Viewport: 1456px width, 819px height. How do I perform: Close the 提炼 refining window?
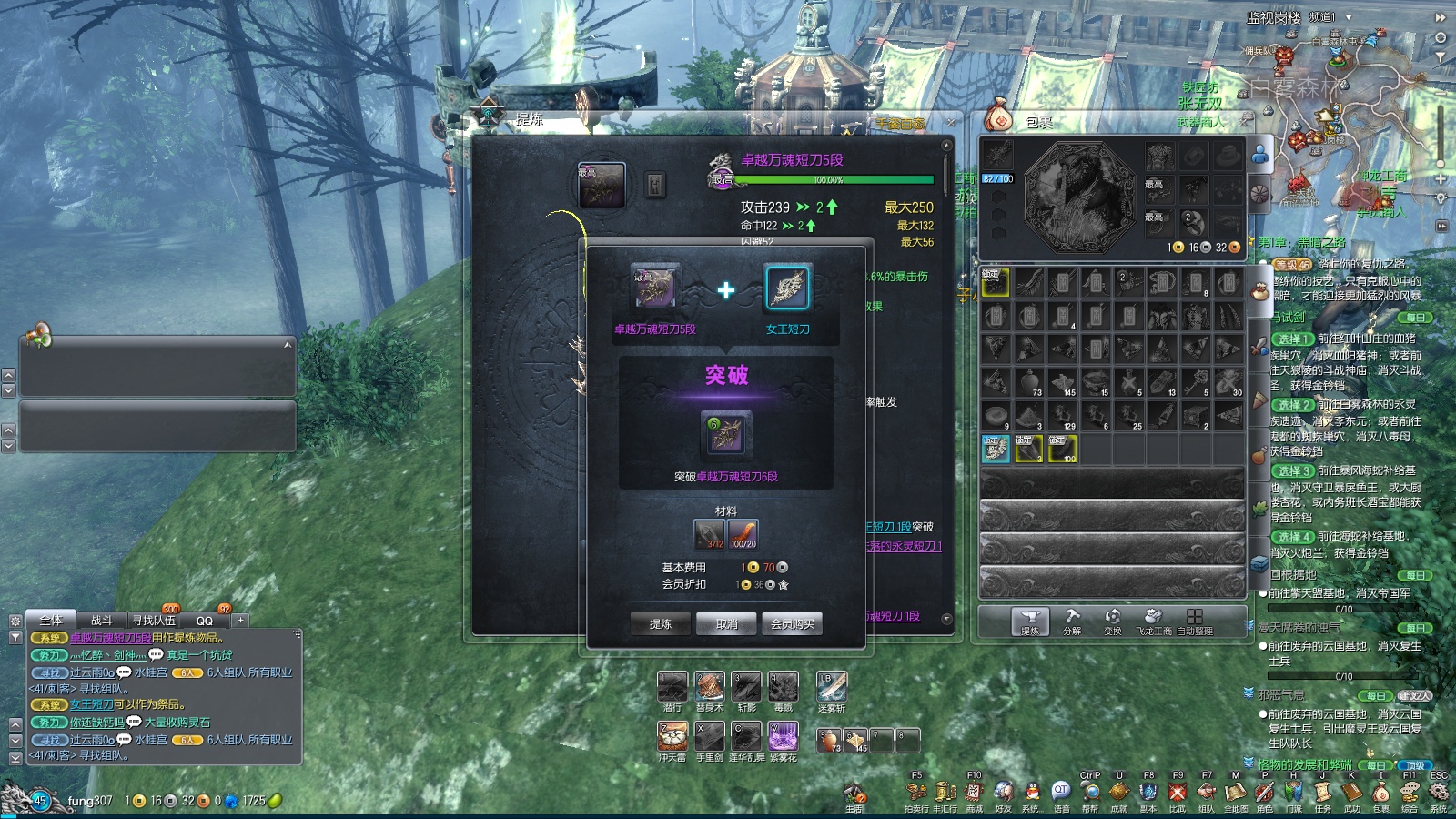pos(951,121)
